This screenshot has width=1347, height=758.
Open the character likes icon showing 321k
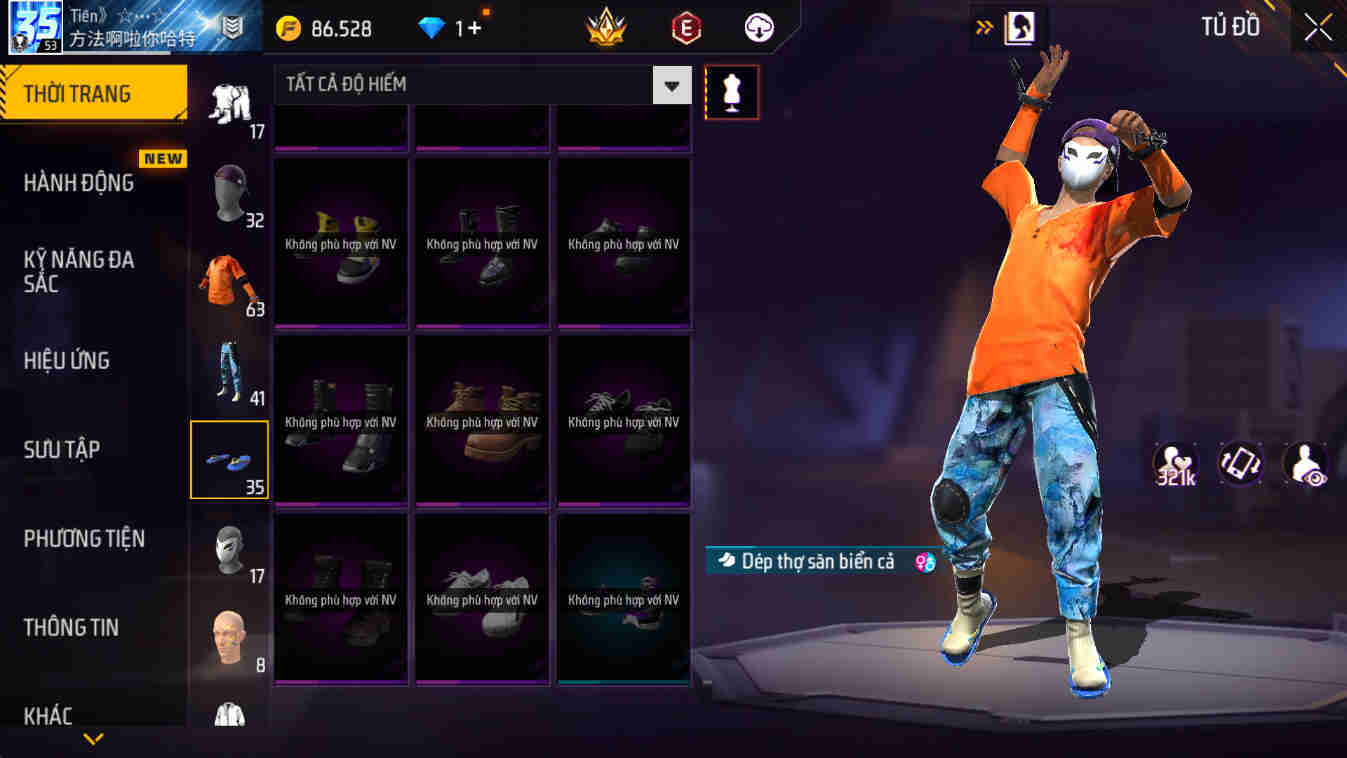pyautogui.click(x=1175, y=463)
